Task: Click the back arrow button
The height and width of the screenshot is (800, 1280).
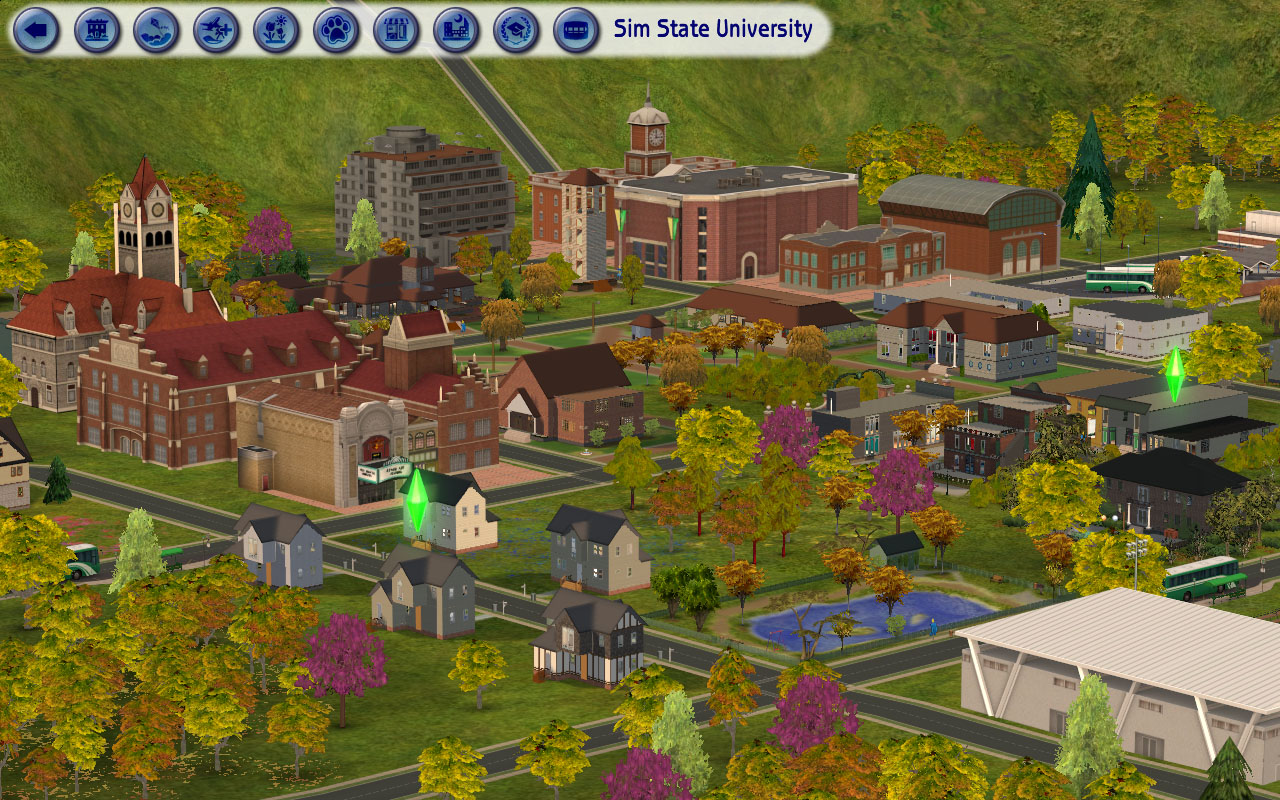Action: tap(37, 30)
